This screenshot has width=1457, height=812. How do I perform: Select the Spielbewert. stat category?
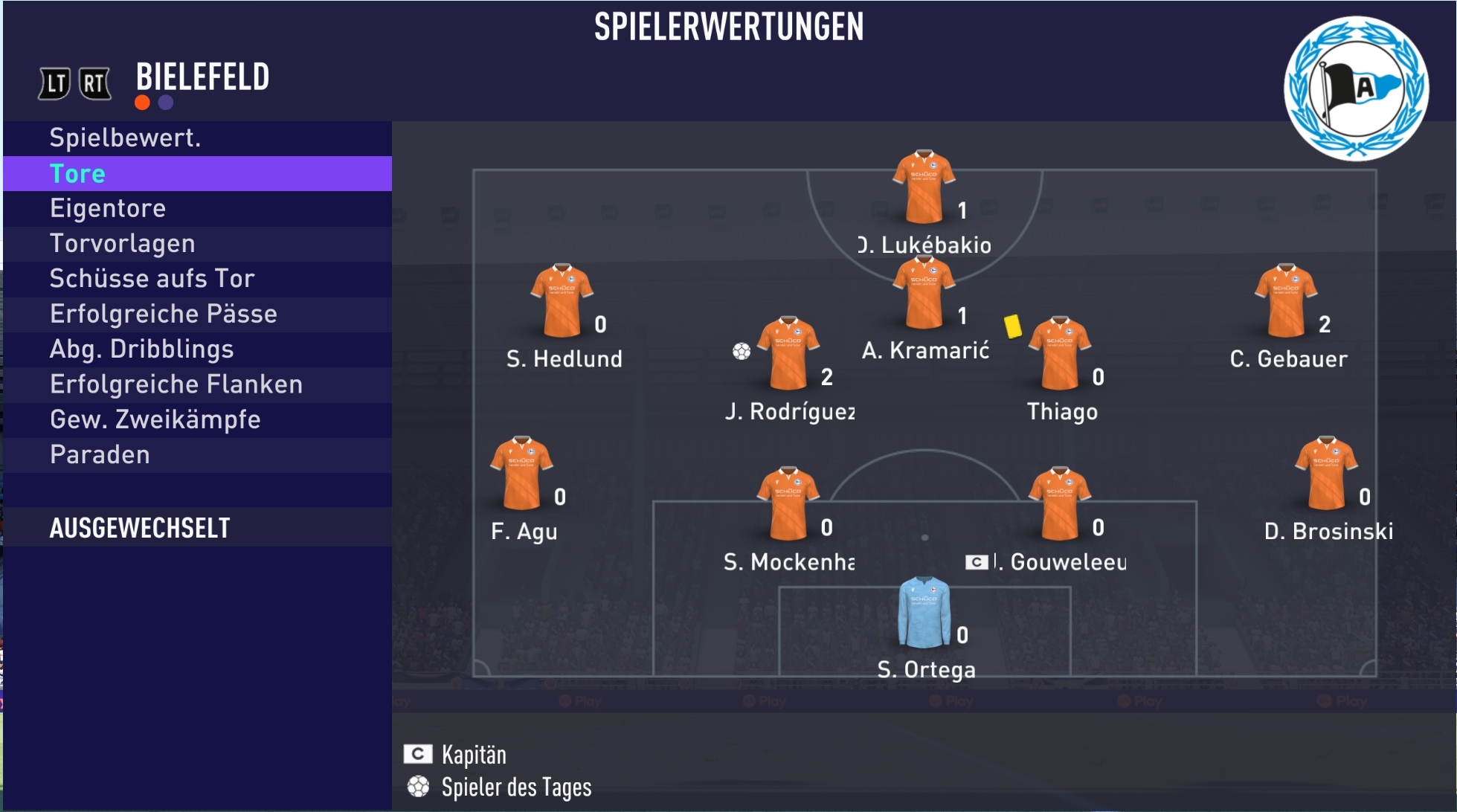click(x=197, y=138)
